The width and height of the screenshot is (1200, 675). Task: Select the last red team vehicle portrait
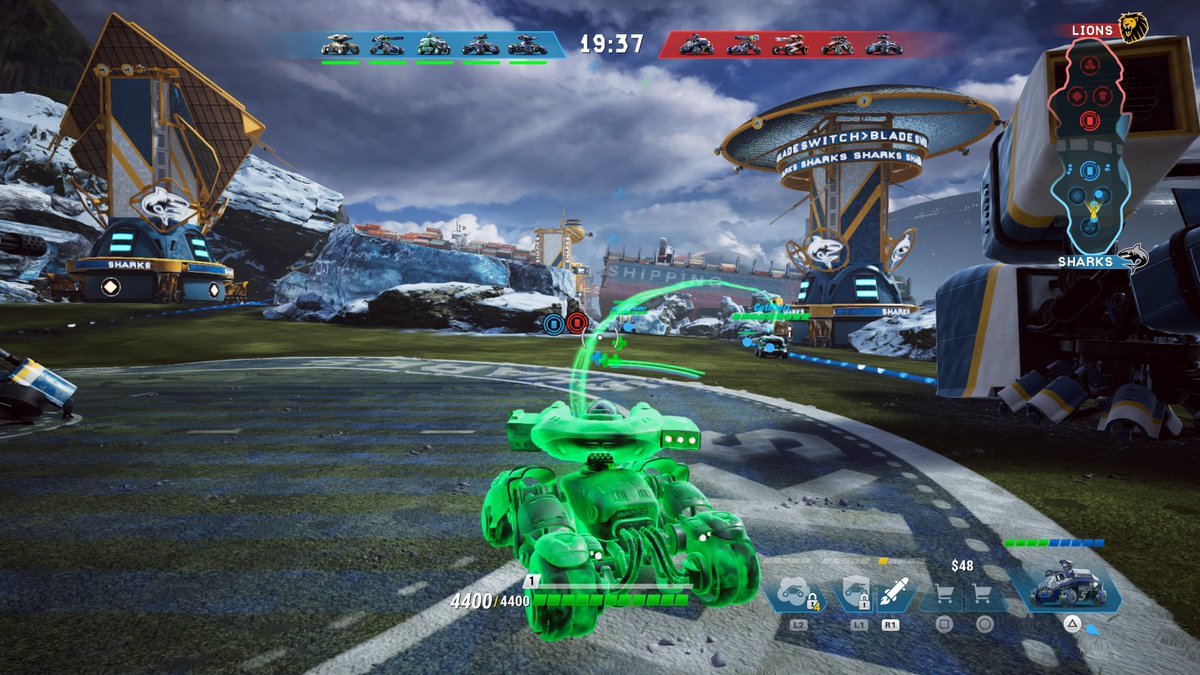(x=883, y=45)
